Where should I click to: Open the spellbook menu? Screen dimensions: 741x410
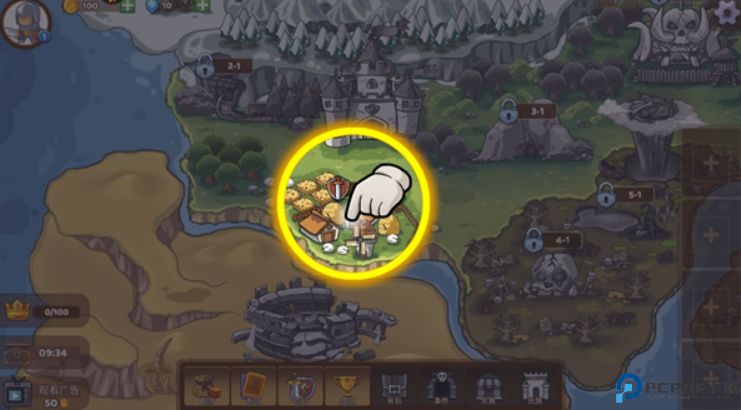pos(253,386)
